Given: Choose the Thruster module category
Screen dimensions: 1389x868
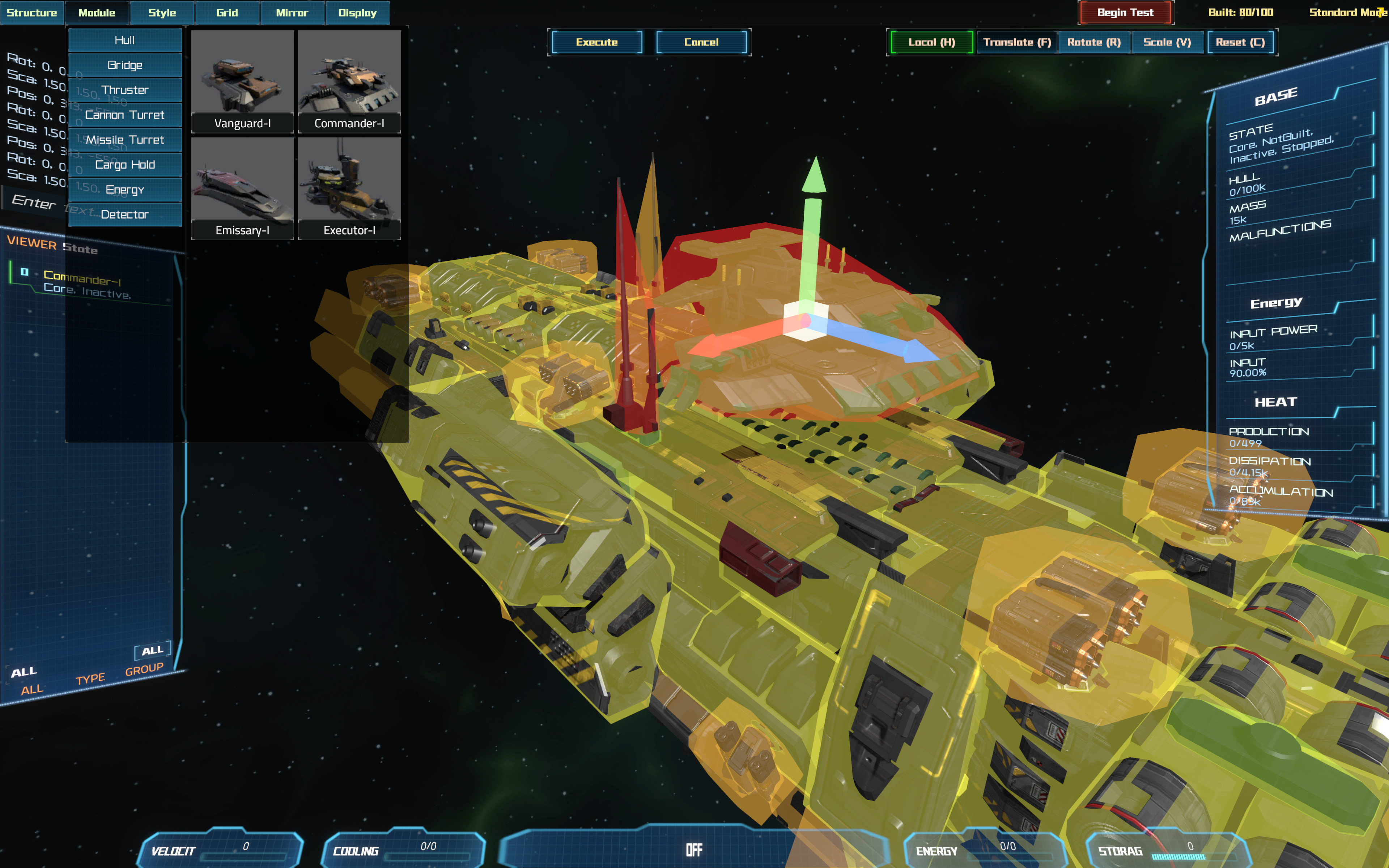Looking at the screenshot, I should click(125, 90).
